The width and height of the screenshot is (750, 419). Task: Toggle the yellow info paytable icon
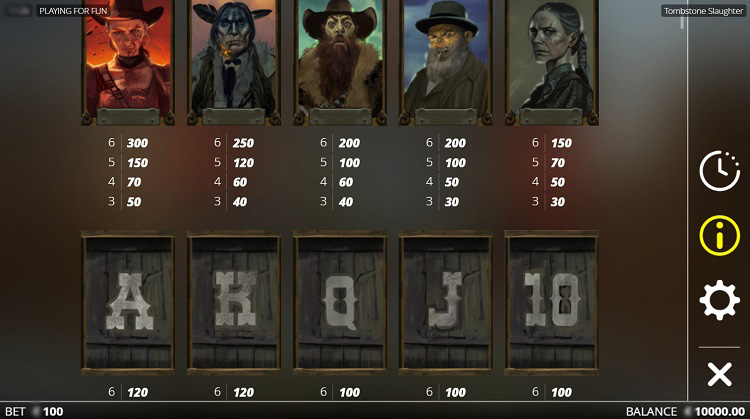tap(719, 236)
